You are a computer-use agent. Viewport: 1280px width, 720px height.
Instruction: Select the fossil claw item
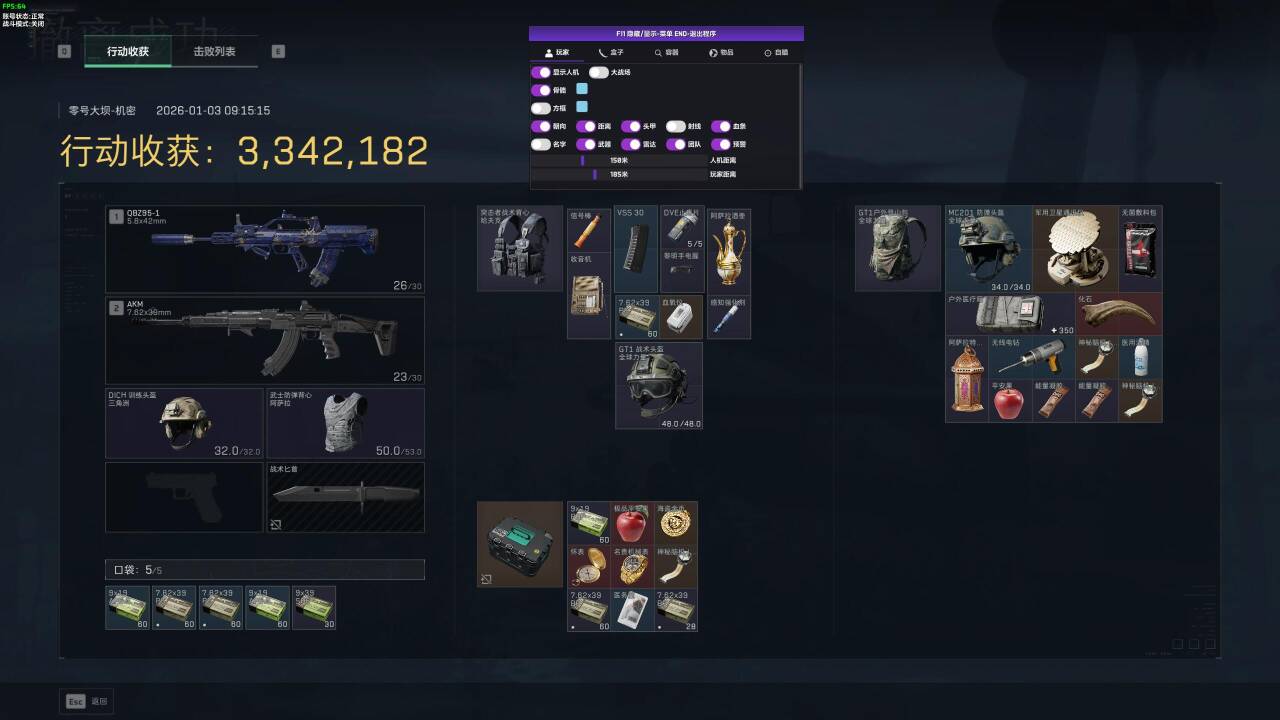(1118, 314)
